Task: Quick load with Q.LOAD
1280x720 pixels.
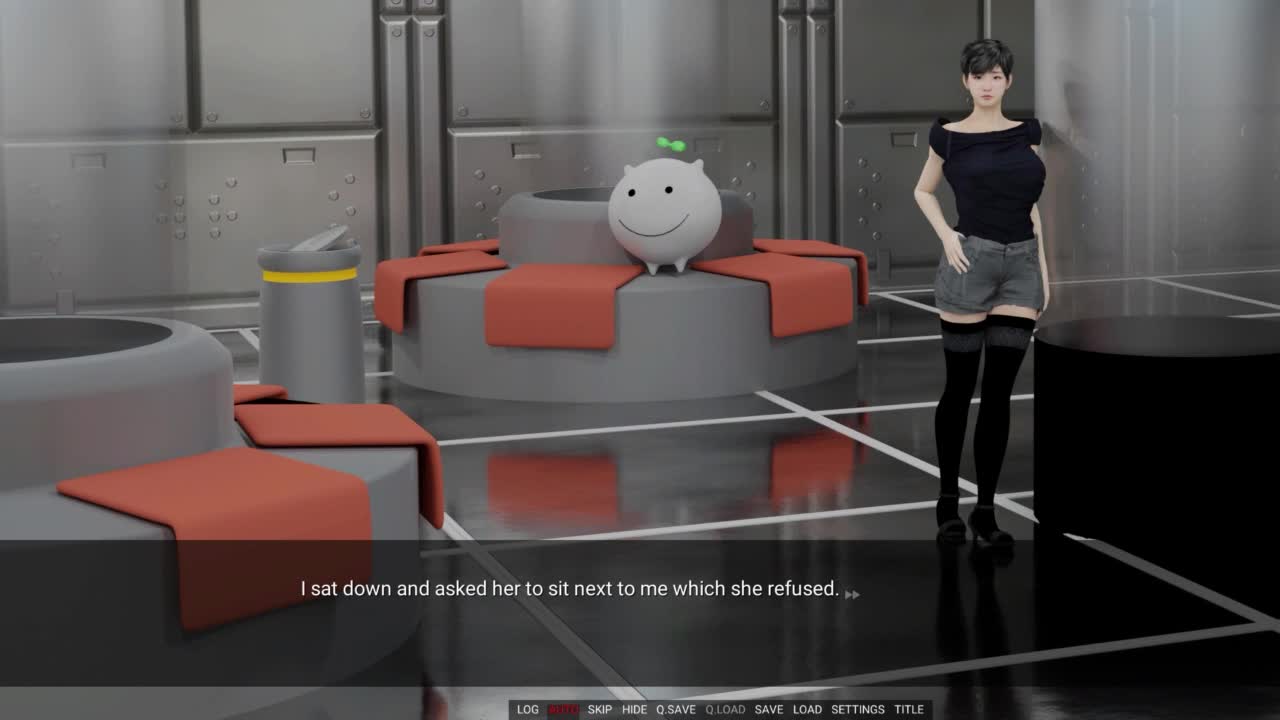Action: click(725, 709)
